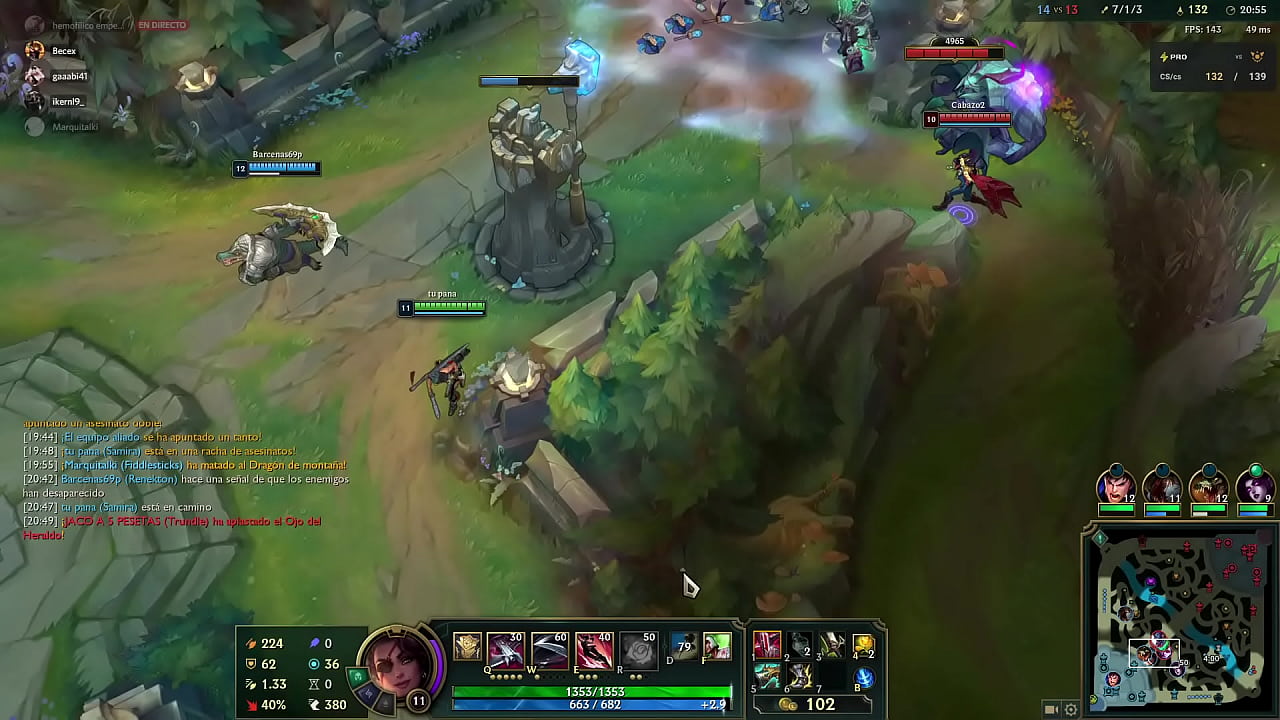Open the shop via the gold counter
This screenshot has width=1280, height=720.
click(x=810, y=705)
